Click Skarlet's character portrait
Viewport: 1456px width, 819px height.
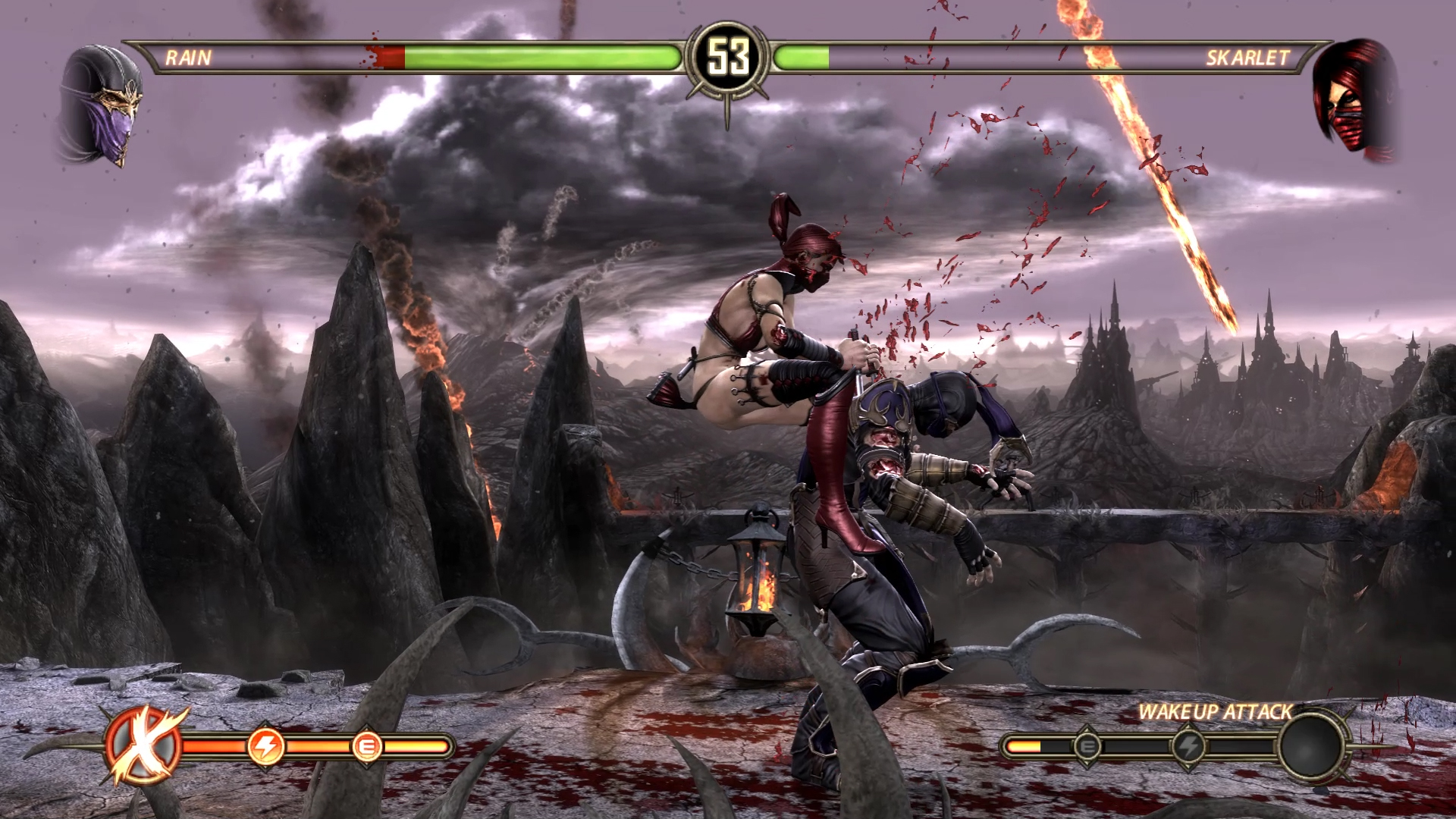[x=1355, y=101]
